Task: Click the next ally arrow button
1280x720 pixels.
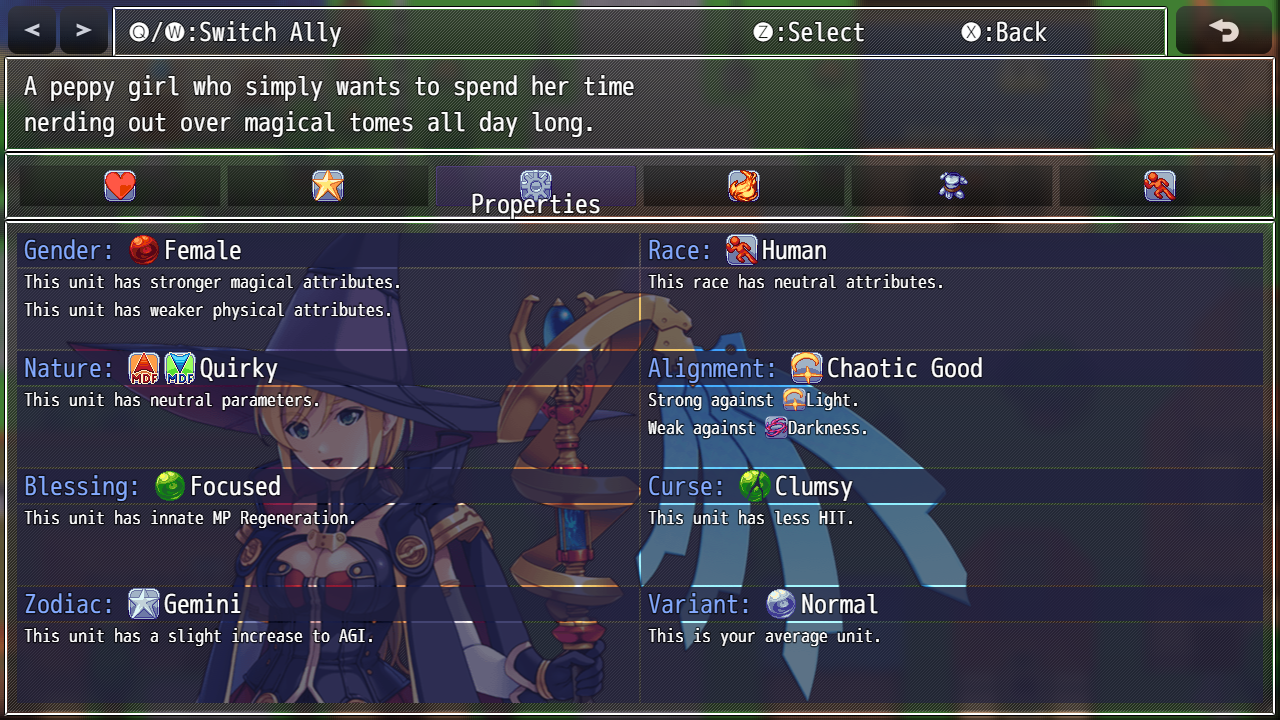Action: 83,29
